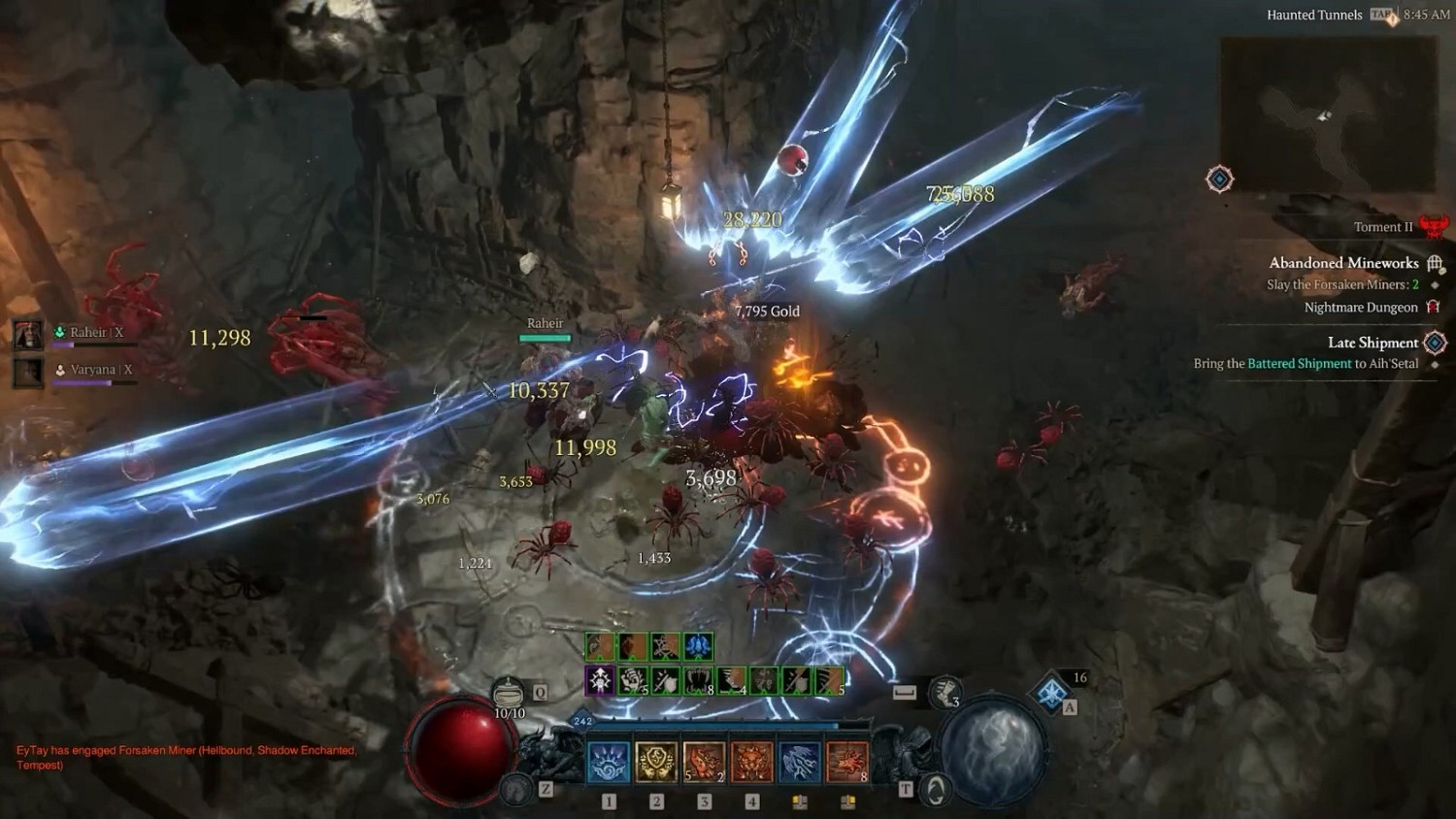Select the Abandoned Mineworks dungeon objective

(1343, 263)
